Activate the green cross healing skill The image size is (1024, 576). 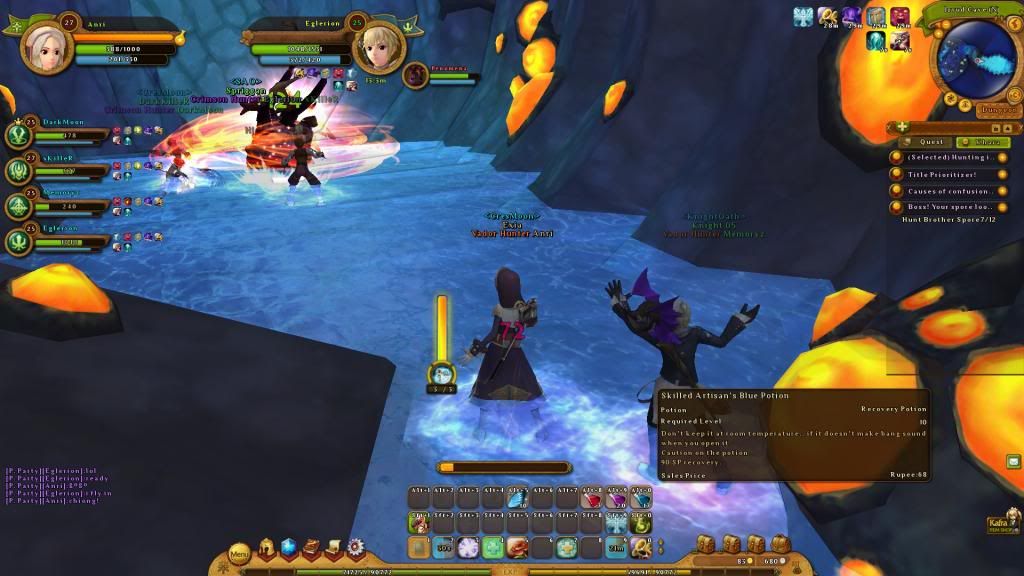[x=492, y=547]
